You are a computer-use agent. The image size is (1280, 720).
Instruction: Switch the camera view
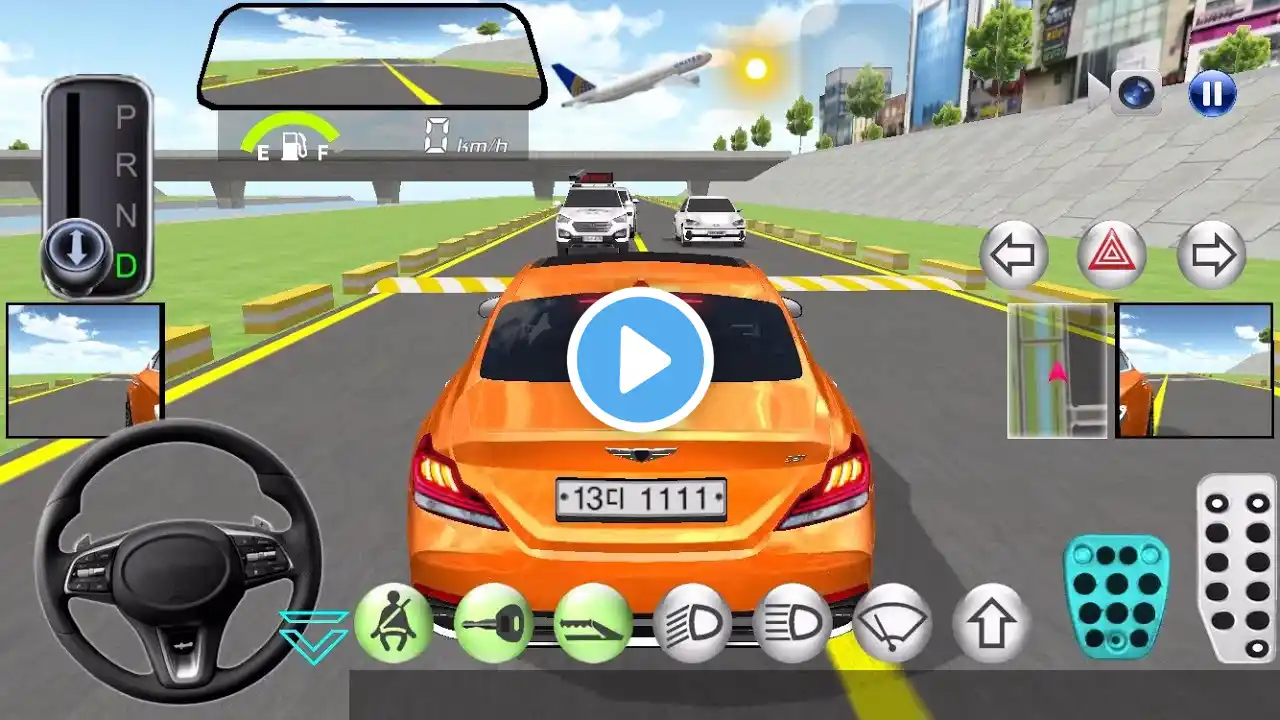[1136, 94]
